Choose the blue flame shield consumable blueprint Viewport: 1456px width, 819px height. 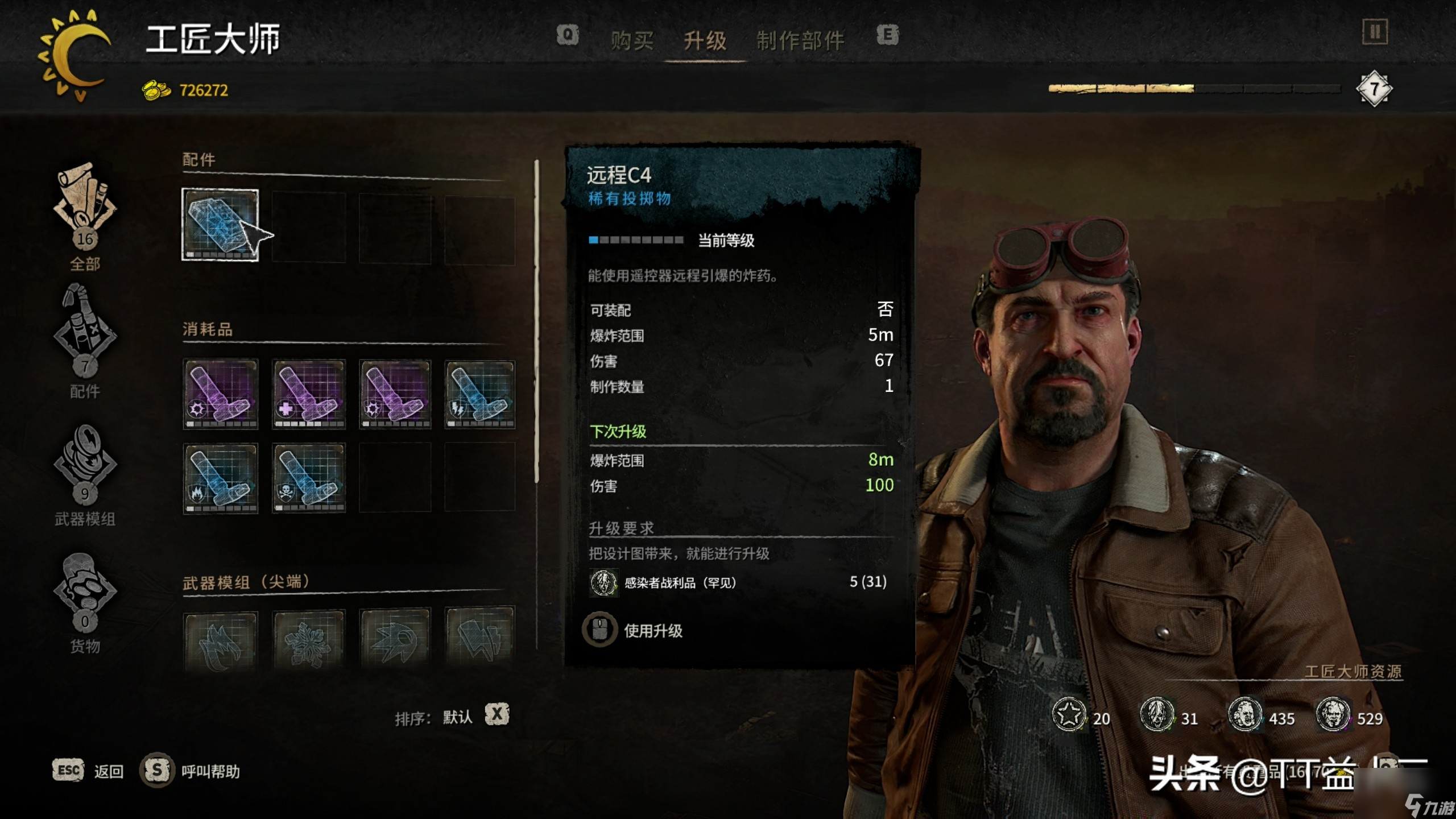(x=220, y=478)
